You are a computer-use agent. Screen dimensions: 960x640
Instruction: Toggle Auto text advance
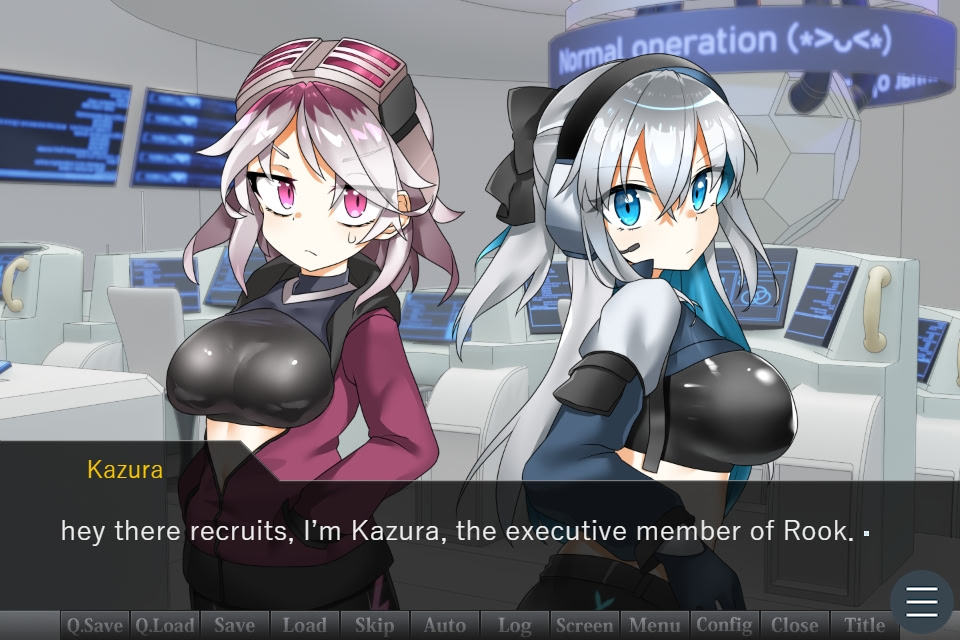445,626
